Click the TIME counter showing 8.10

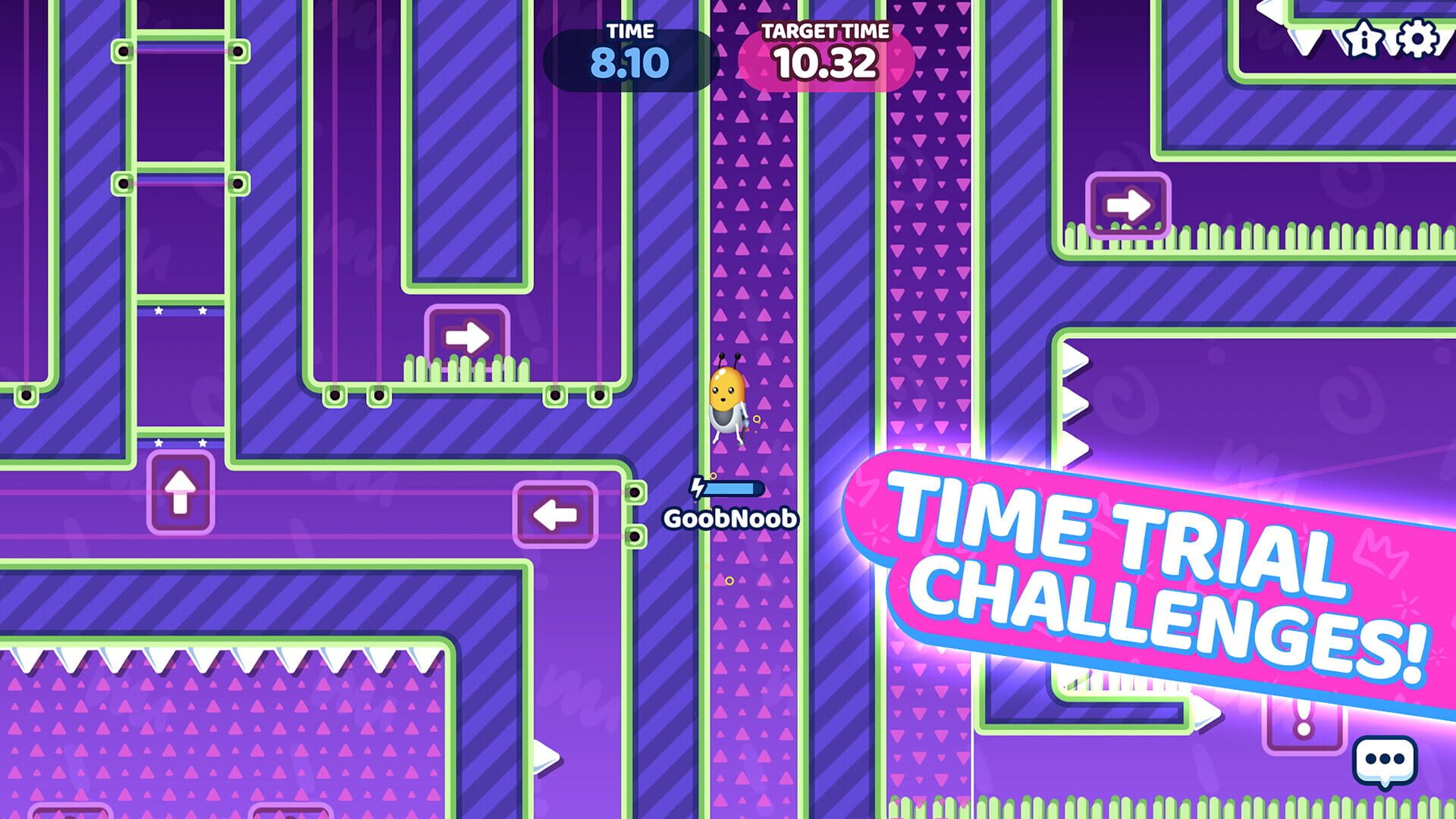coord(629,53)
